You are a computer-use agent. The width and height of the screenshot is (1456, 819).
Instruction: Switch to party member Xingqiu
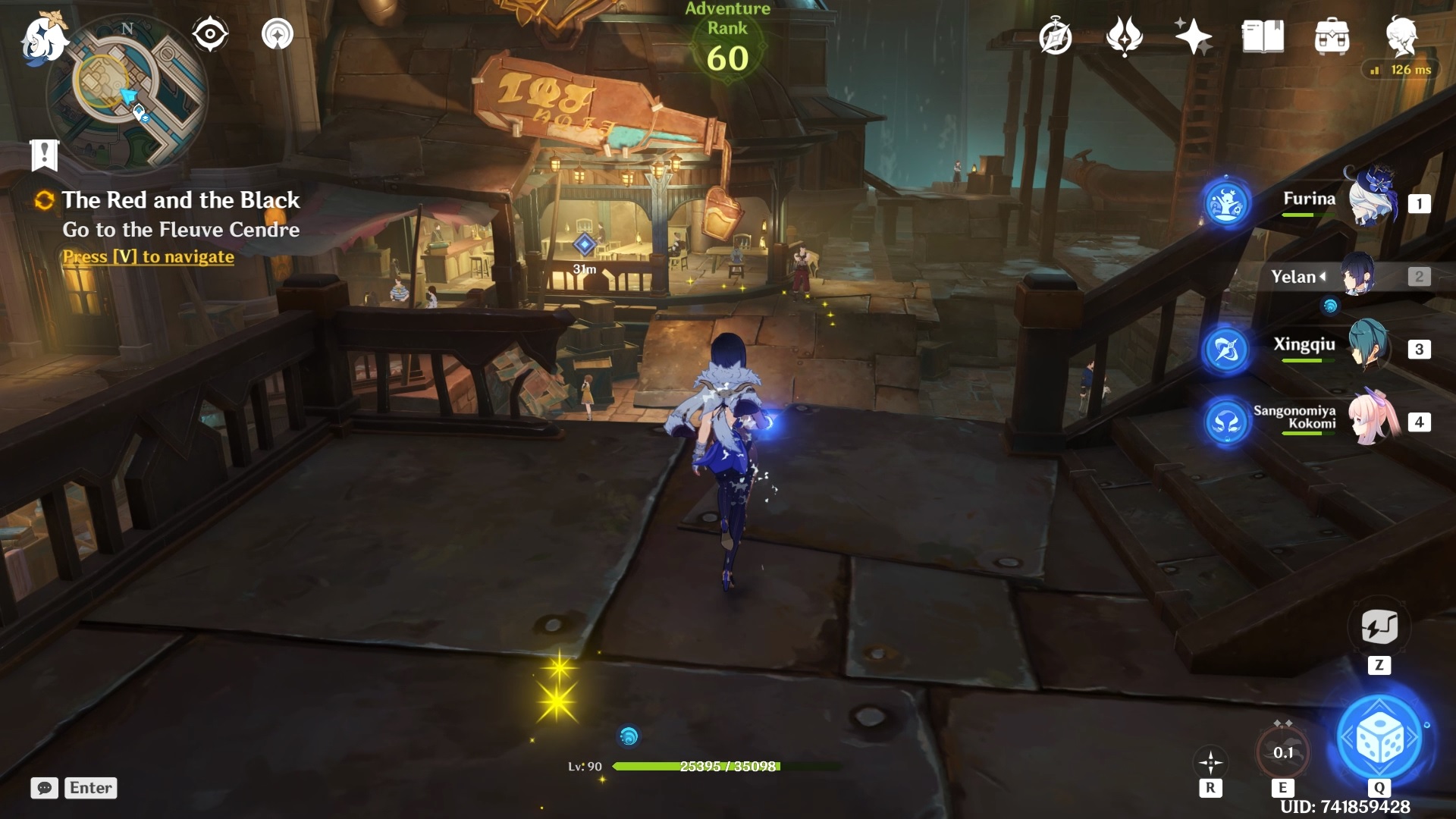1368,347
